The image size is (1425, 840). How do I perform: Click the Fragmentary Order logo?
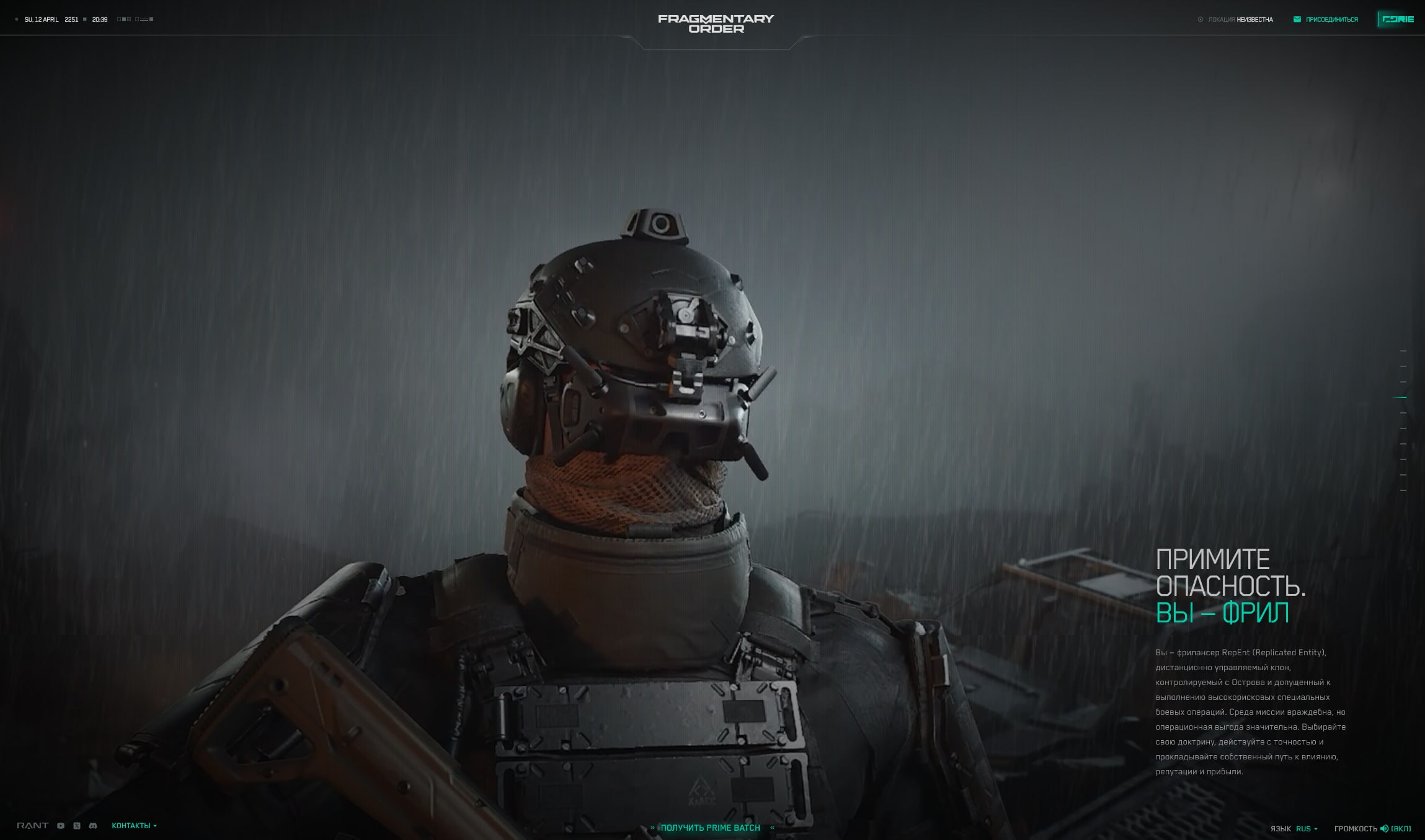pos(716,24)
